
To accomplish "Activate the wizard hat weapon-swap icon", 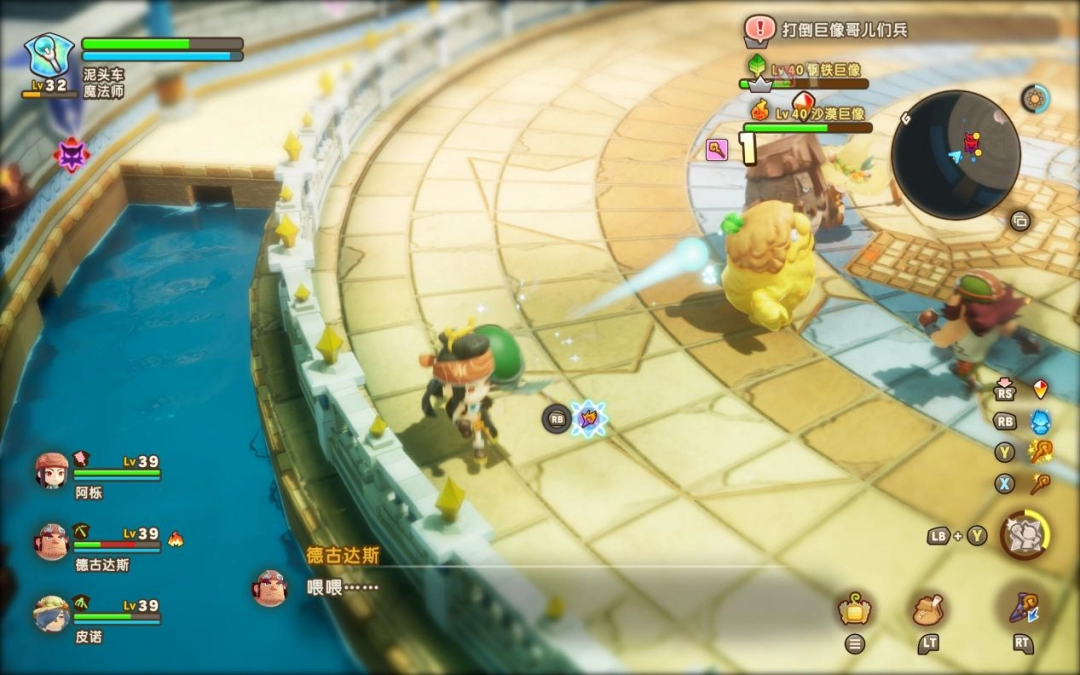I will 1022,606.
